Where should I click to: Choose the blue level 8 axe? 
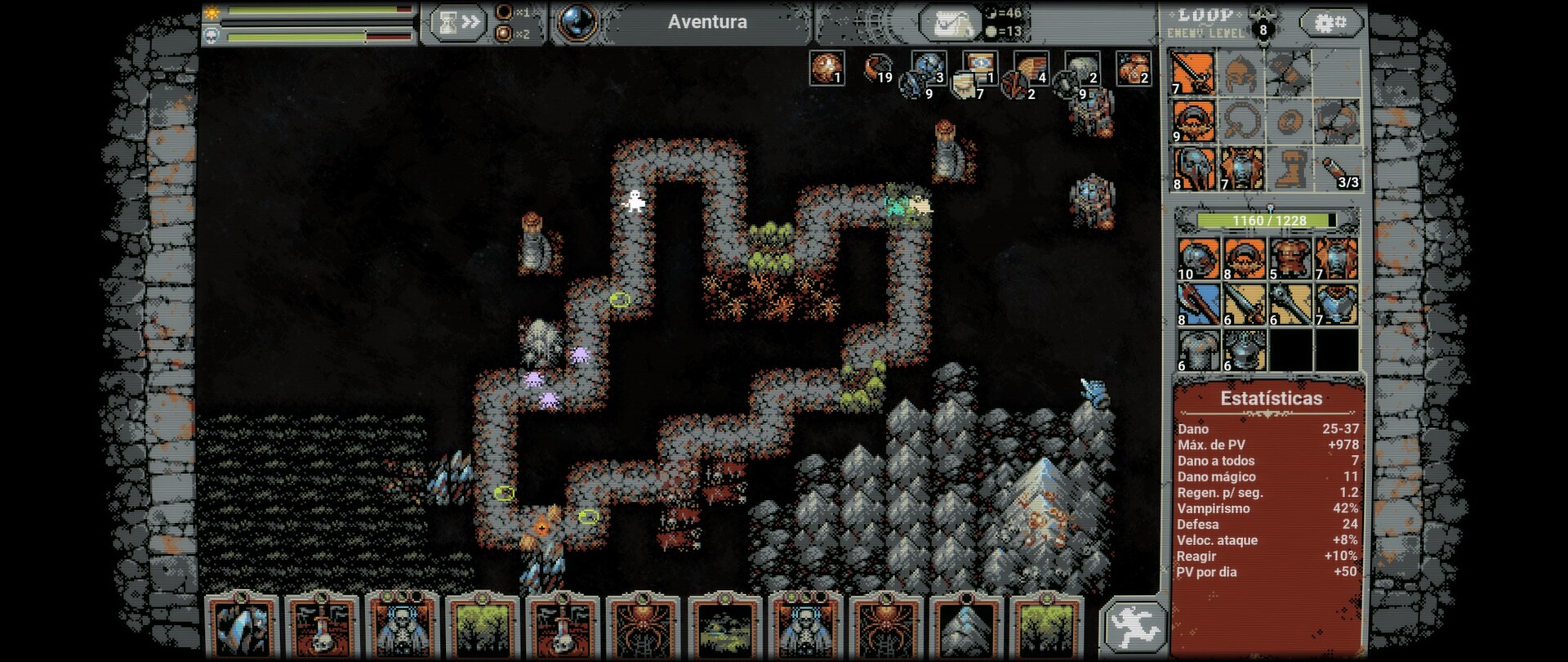click(1199, 304)
